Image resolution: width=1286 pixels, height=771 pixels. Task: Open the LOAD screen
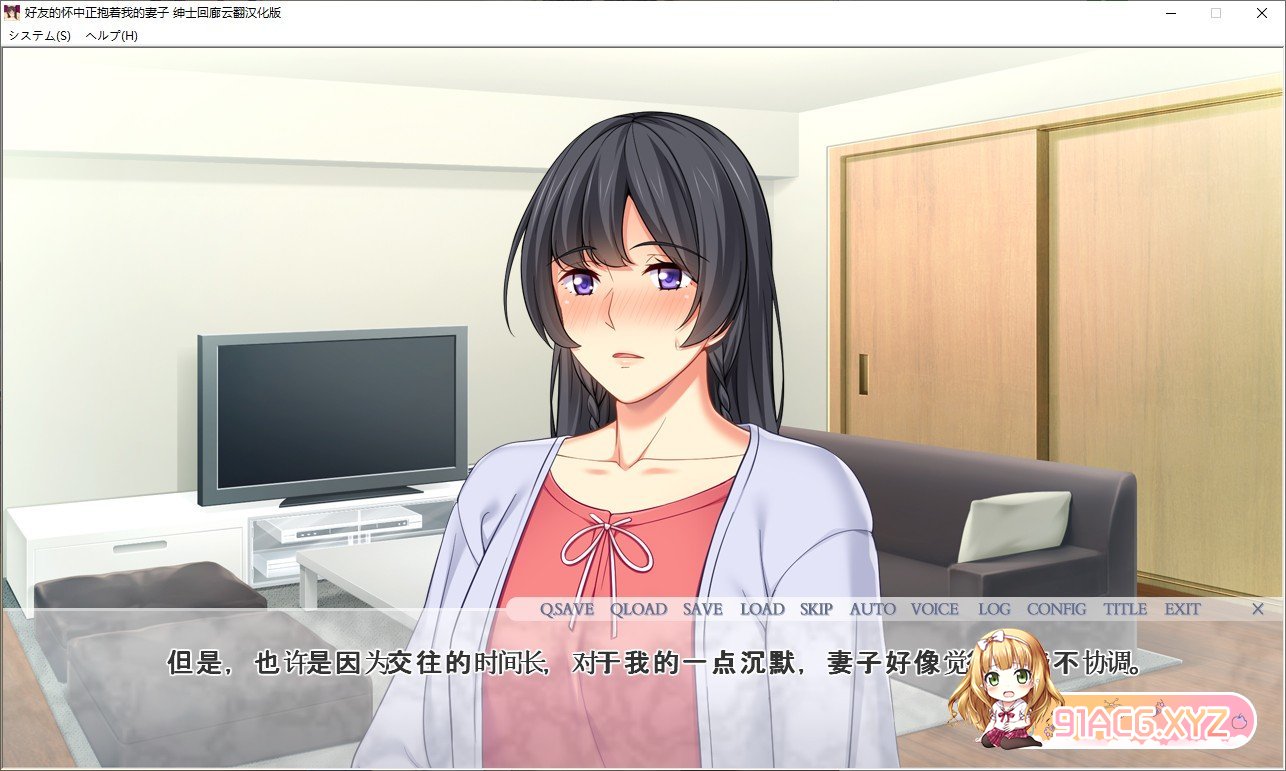click(763, 609)
